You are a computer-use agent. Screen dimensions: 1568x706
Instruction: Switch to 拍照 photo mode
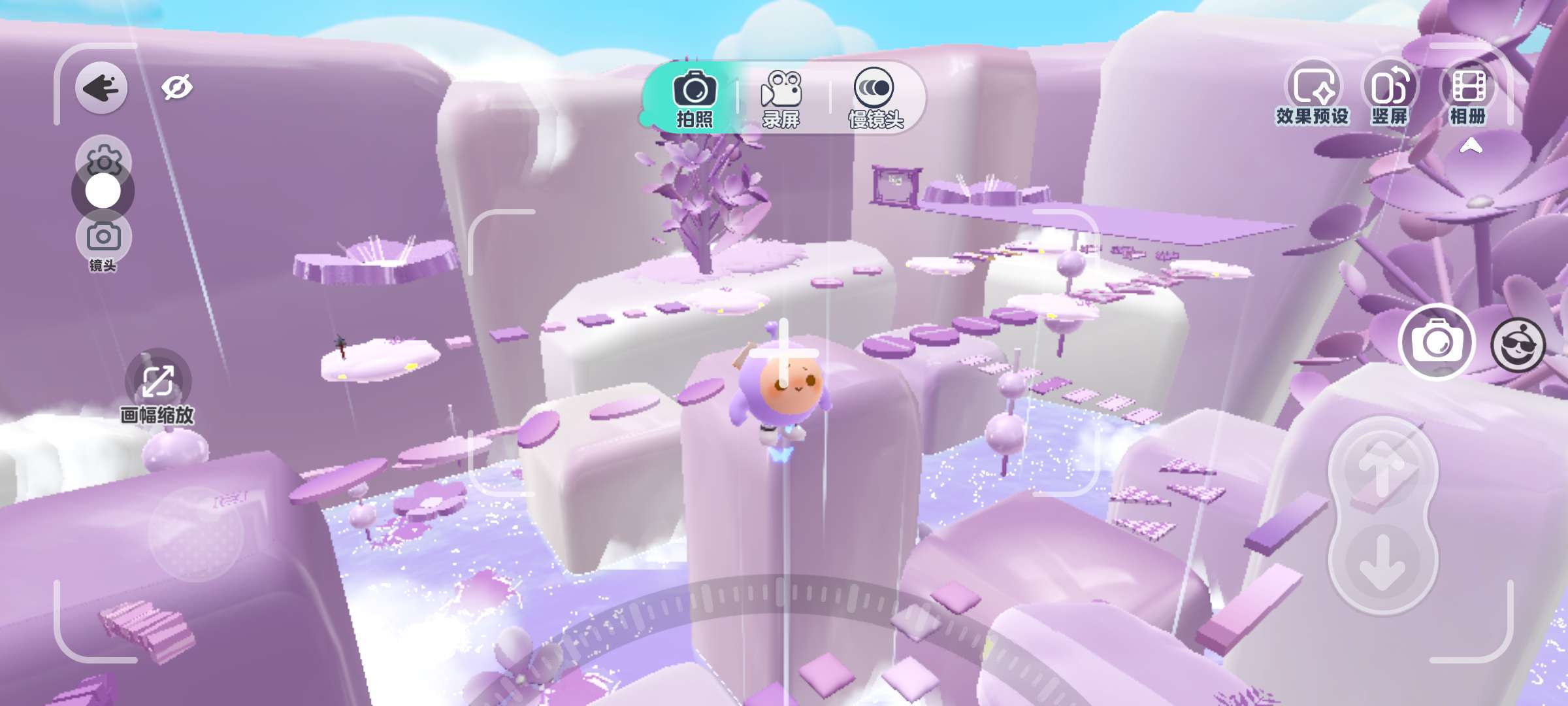694,99
